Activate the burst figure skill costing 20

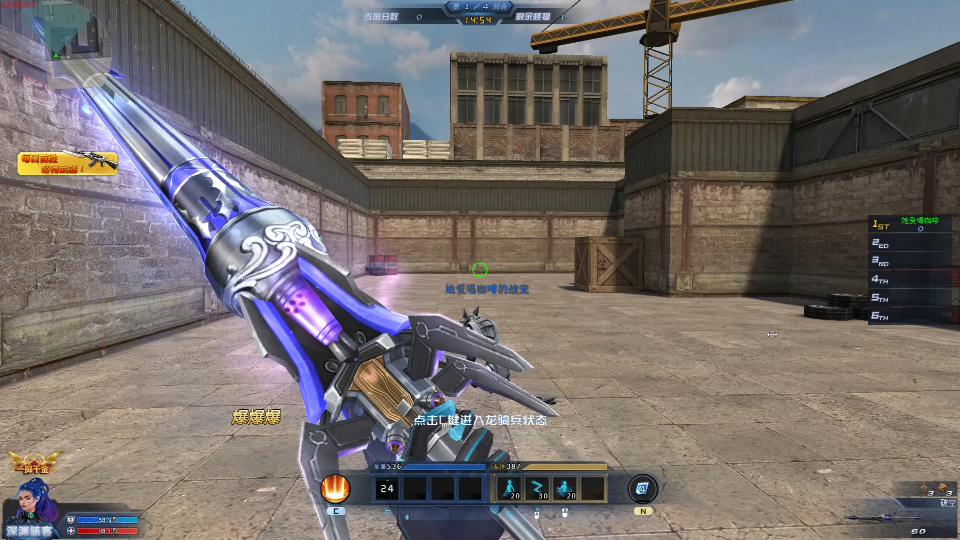point(565,488)
